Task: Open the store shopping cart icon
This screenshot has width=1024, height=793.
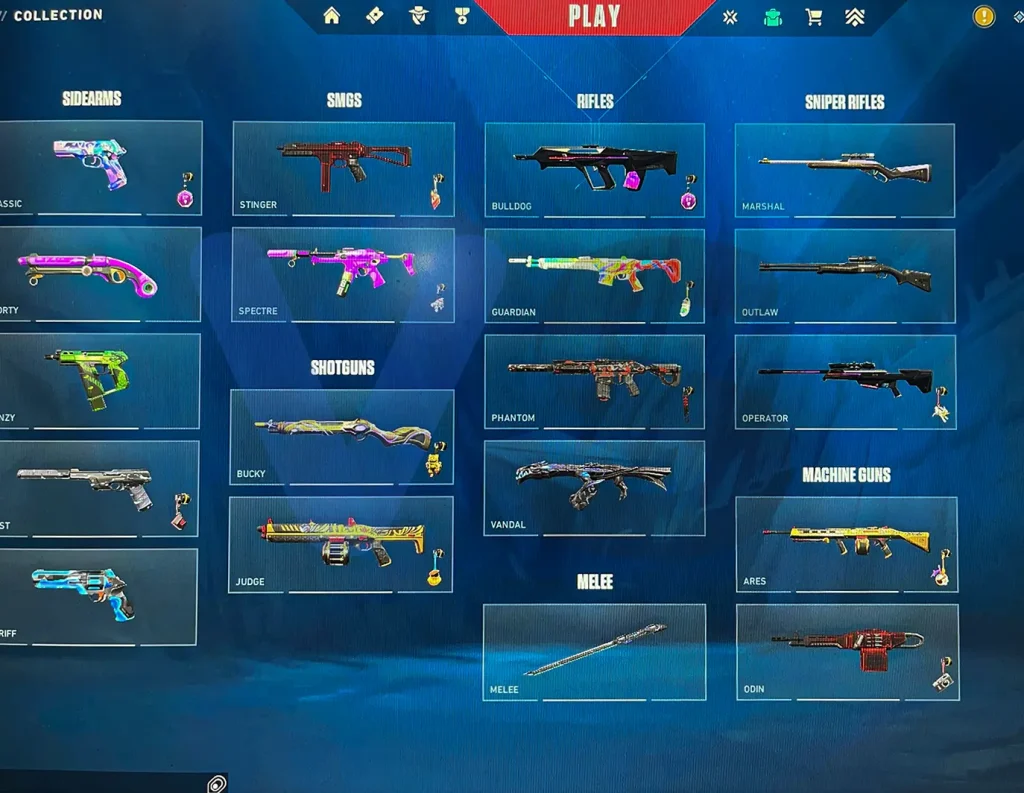Action: coord(814,17)
